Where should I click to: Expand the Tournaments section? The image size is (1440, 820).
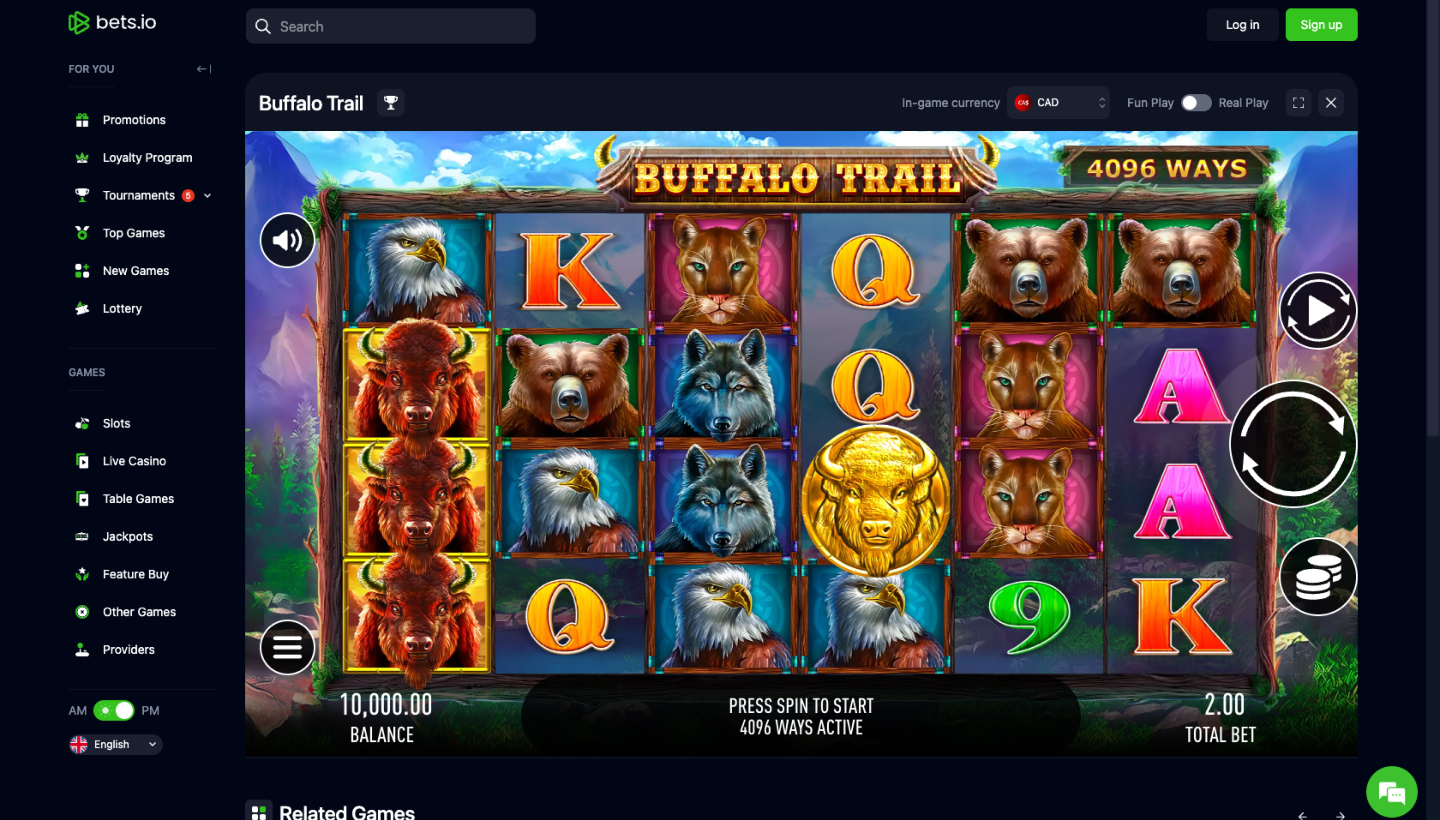tap(206, 195)
